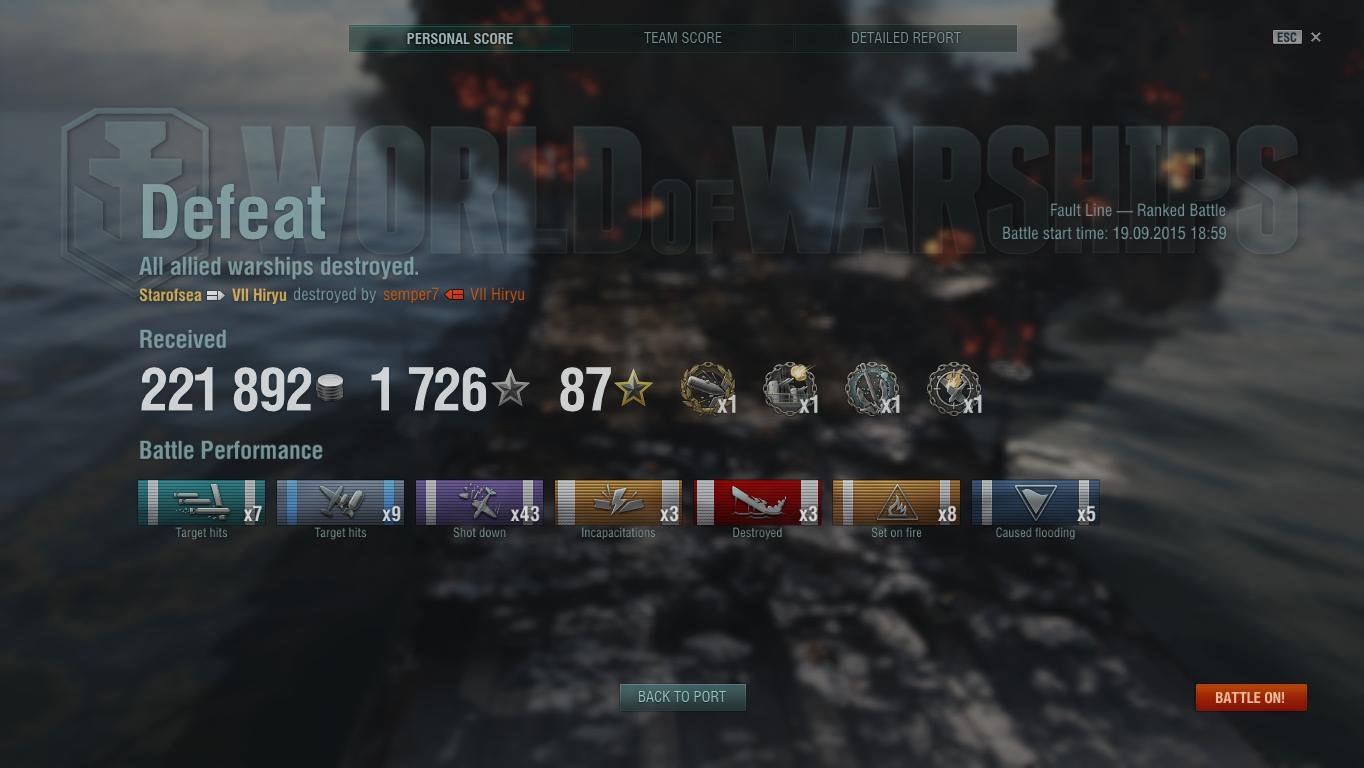Open the Shot down x43 ribbon

(x=479, y=503)
